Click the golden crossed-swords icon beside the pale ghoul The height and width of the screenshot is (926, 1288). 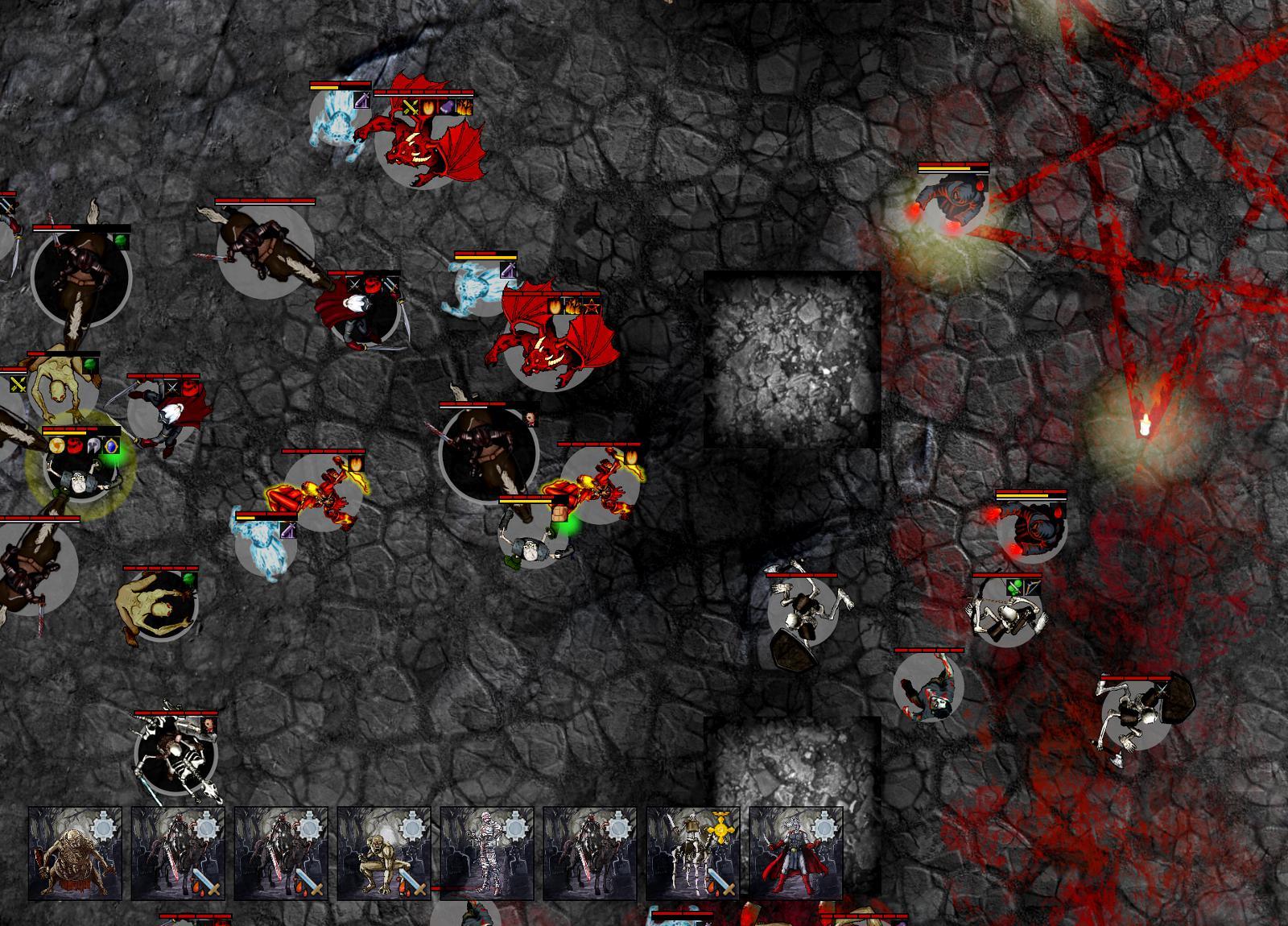pos(18,385)
